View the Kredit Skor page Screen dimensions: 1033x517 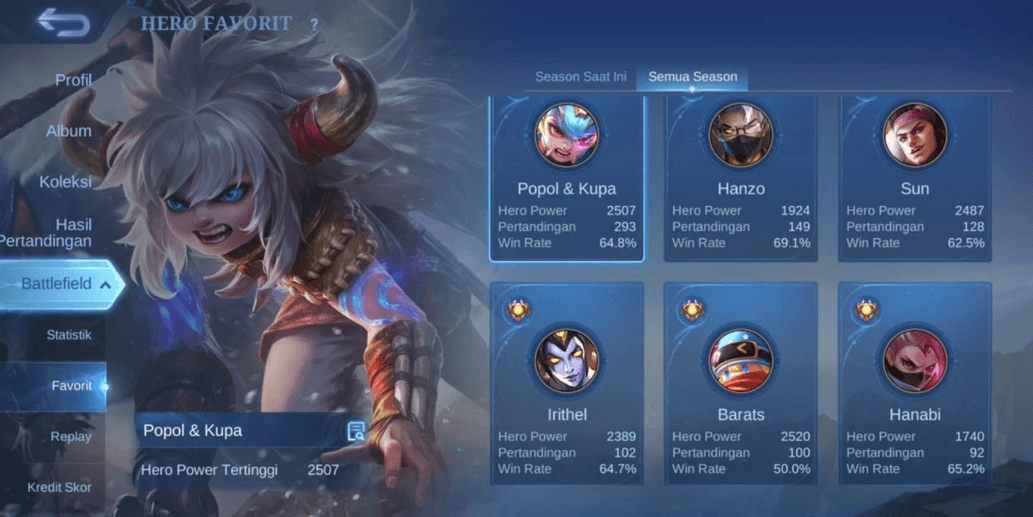coord(59,488)
